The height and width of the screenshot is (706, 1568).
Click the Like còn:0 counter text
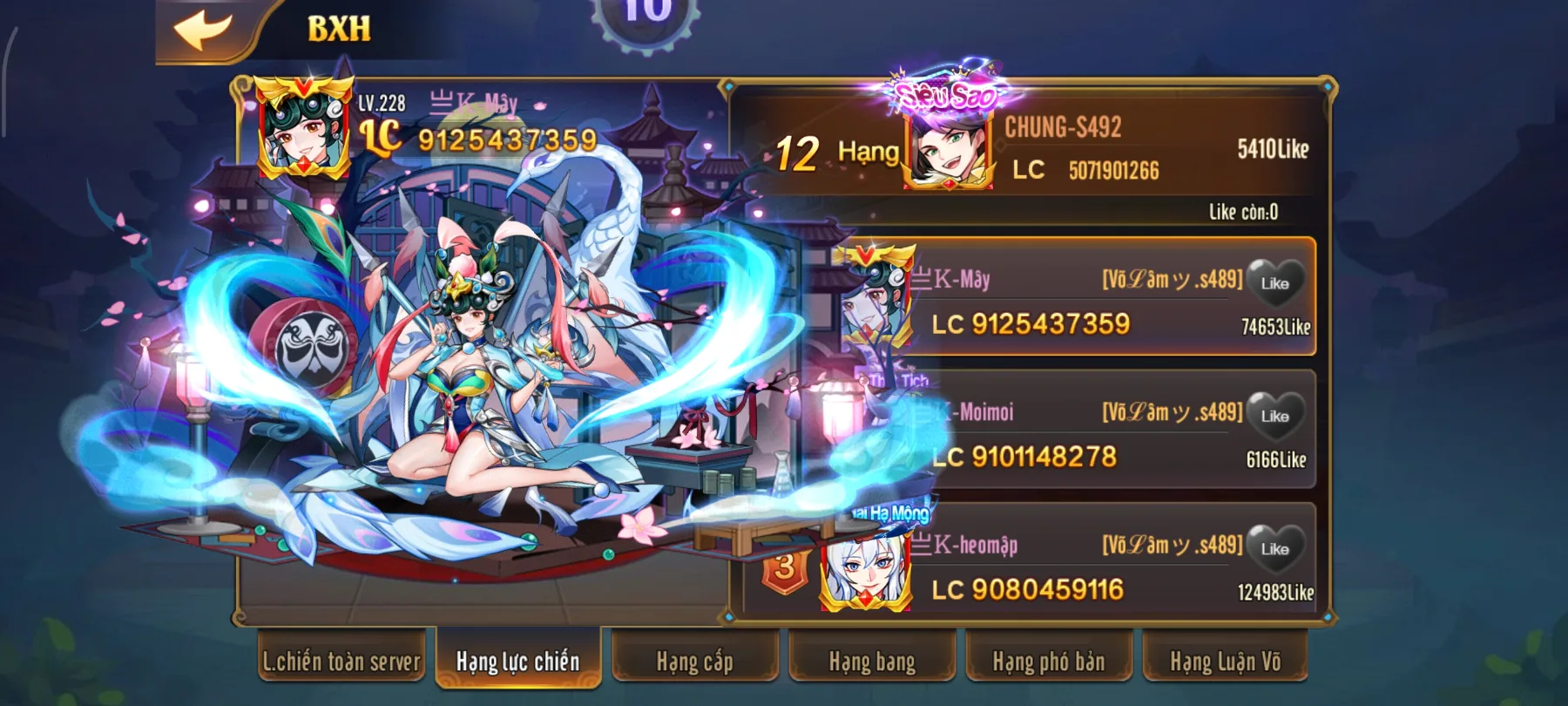pos(1244,212)
